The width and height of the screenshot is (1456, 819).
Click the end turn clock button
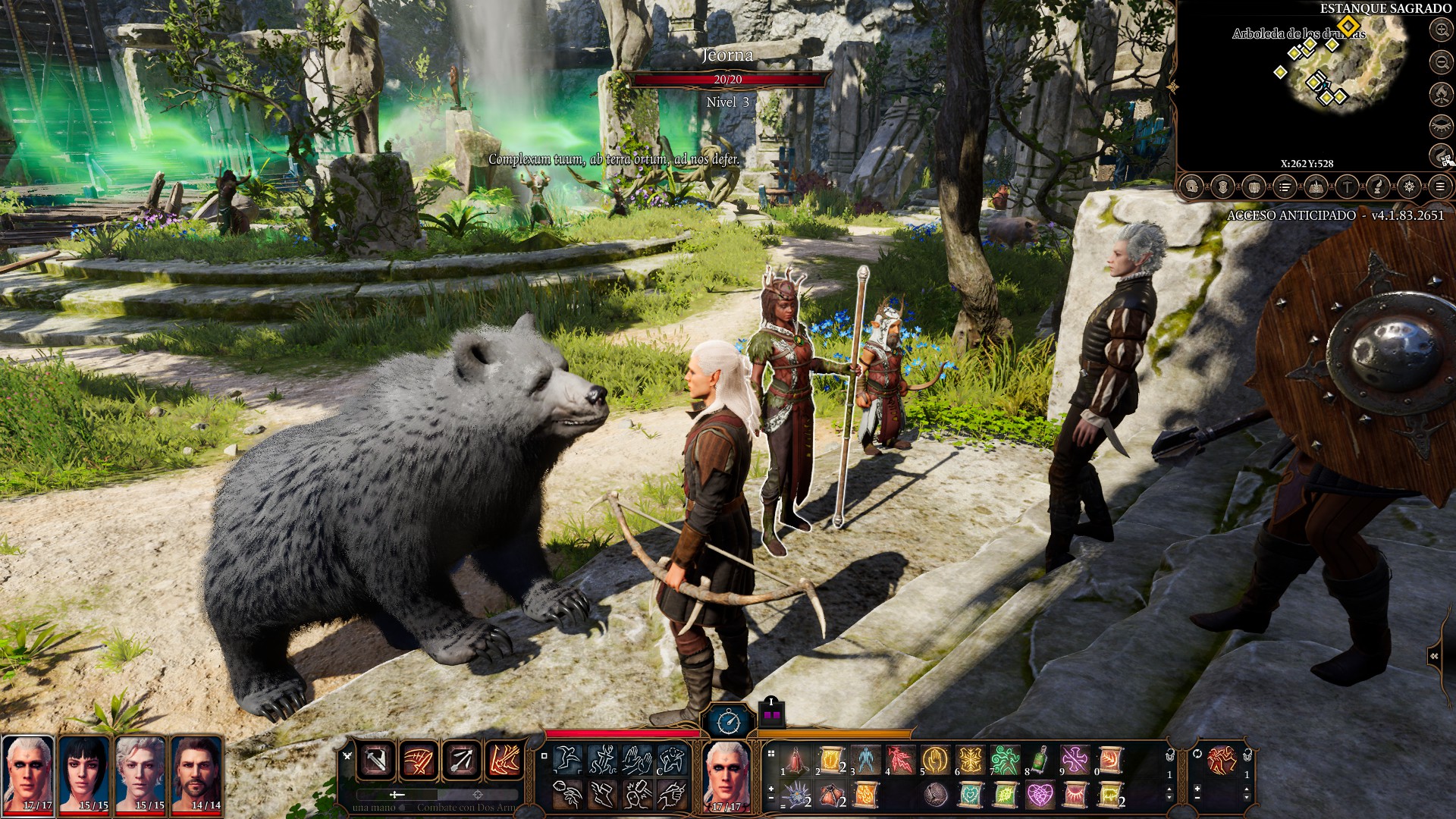tap(729, 721)
